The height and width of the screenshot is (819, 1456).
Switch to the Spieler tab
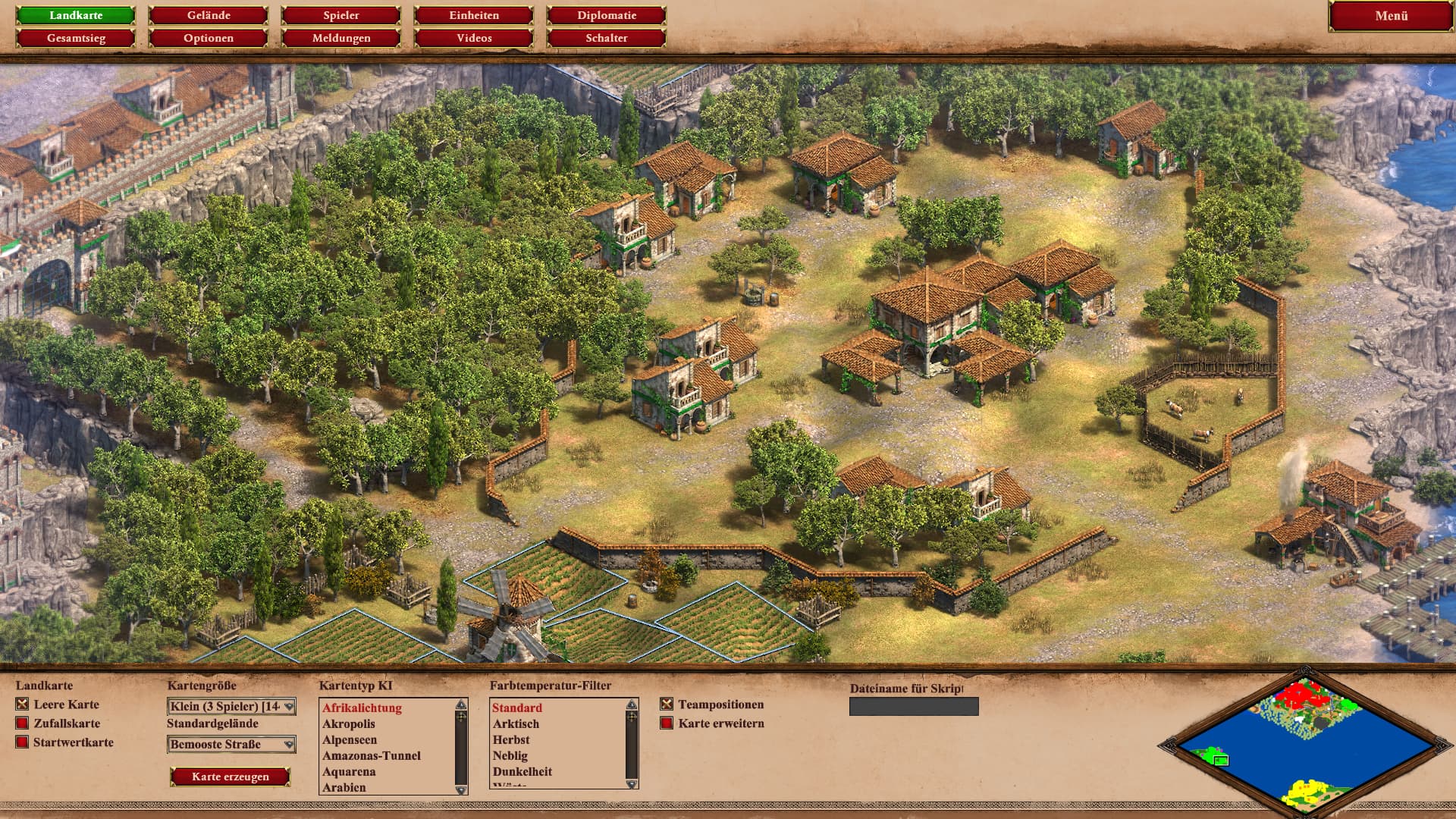click(x=341, y=15)
